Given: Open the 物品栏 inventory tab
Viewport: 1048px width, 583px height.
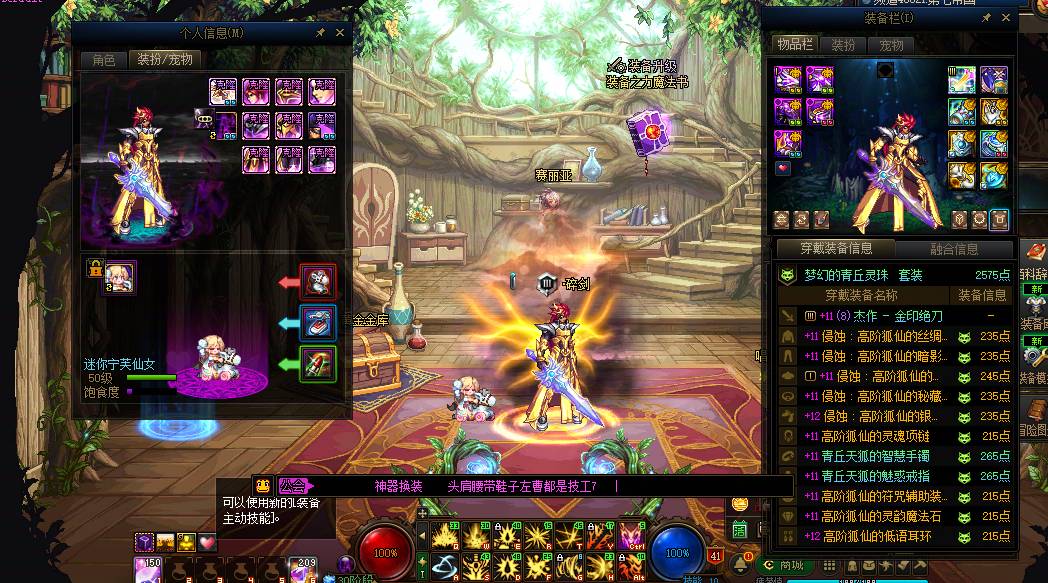Looking at the screenshot, I should coord(794,45).
